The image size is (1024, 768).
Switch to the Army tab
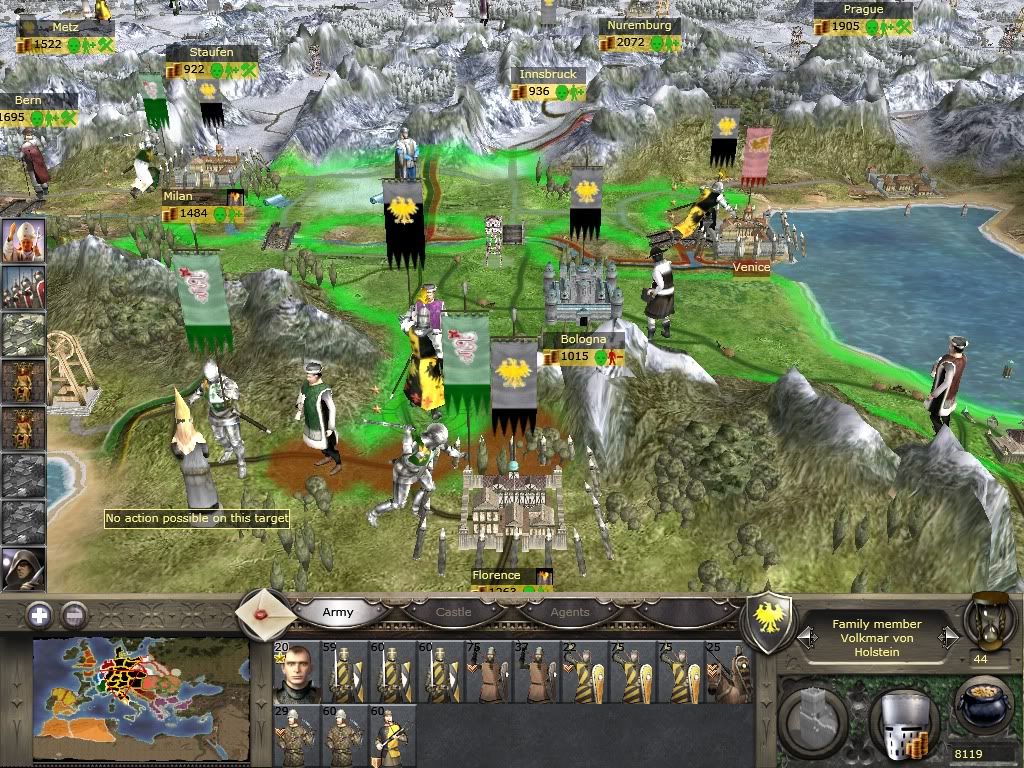click(338, 612)
